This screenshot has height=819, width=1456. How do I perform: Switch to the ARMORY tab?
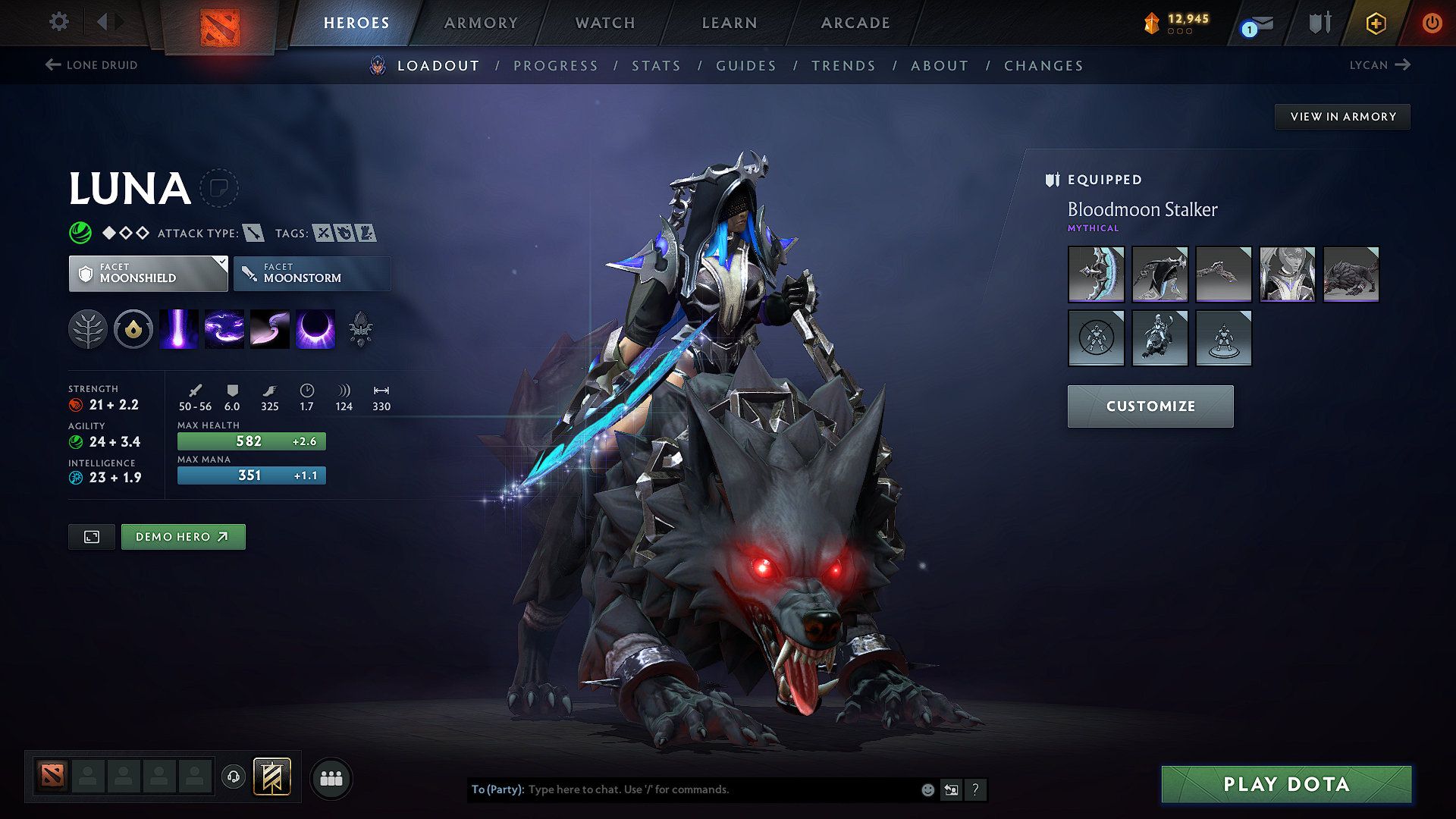(x=481, y=23)
